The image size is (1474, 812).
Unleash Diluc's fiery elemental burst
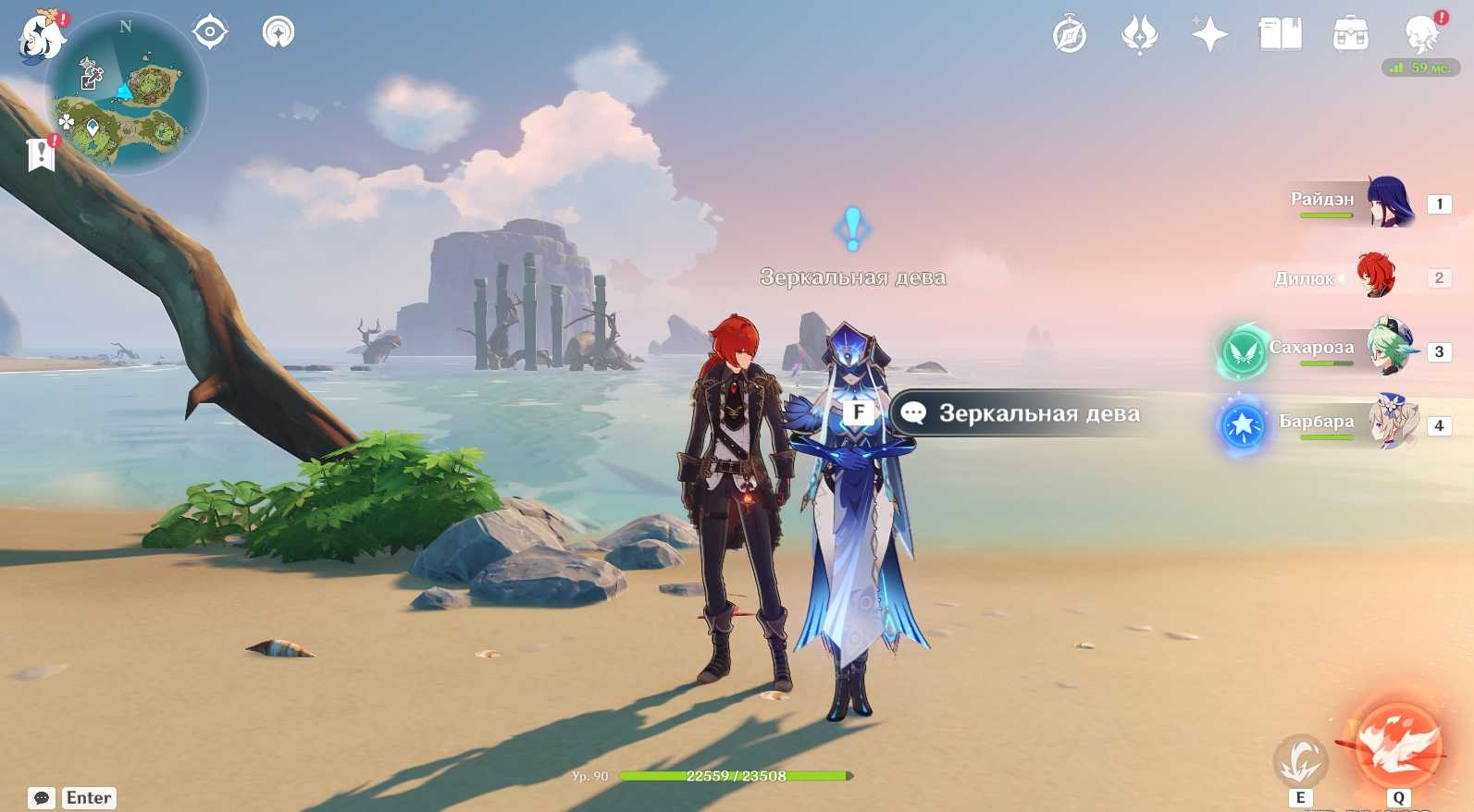[1398, 745]
